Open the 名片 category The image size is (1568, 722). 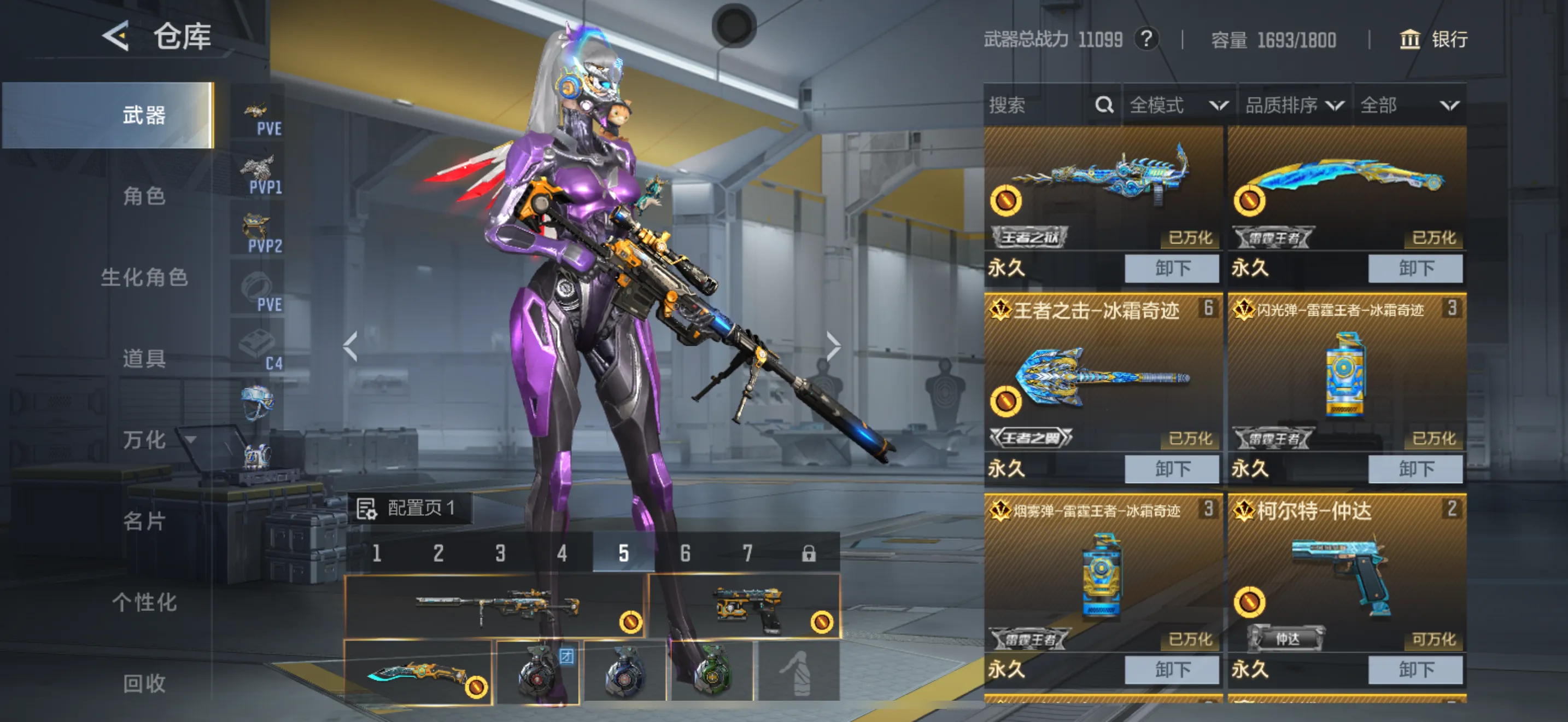coord(144,521)
